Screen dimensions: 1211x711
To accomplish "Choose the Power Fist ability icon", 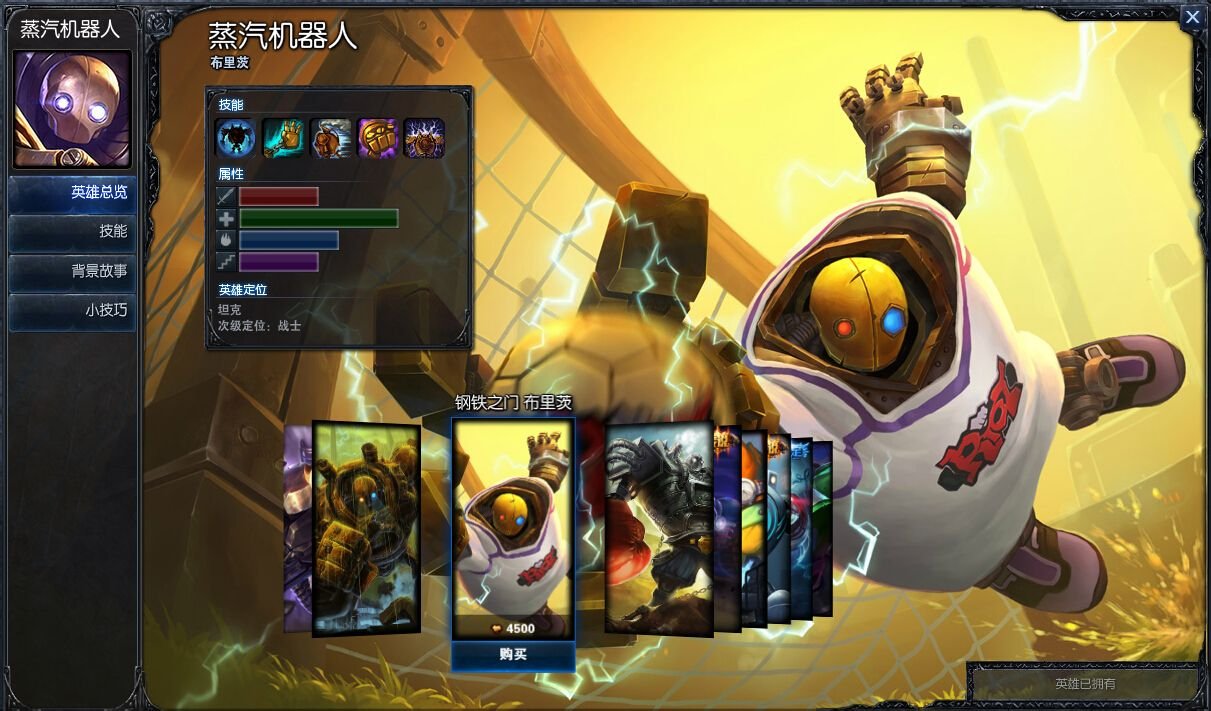I will click(x=377, y=138).
